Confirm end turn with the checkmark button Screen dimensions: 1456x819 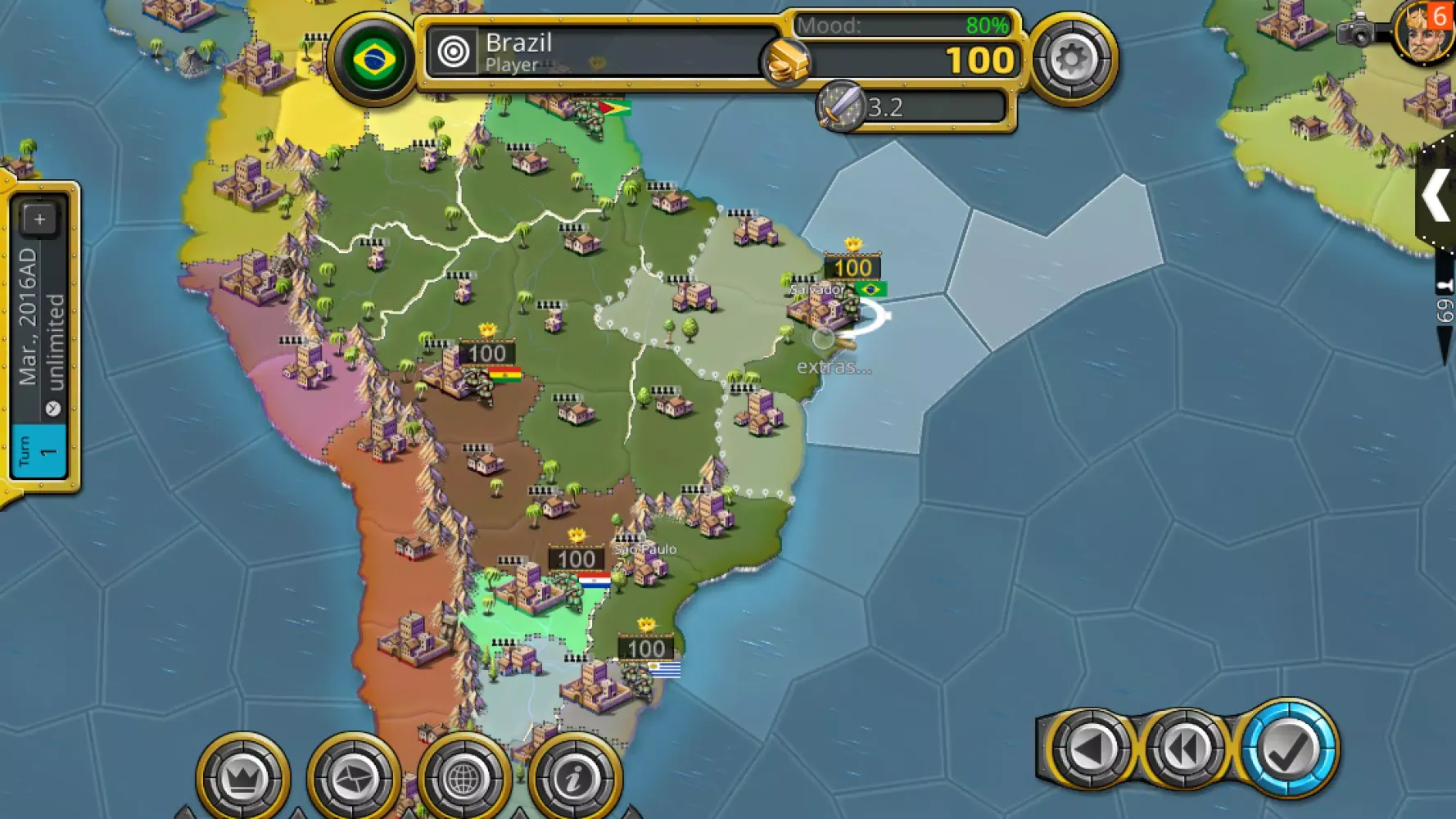point(1288,749)
